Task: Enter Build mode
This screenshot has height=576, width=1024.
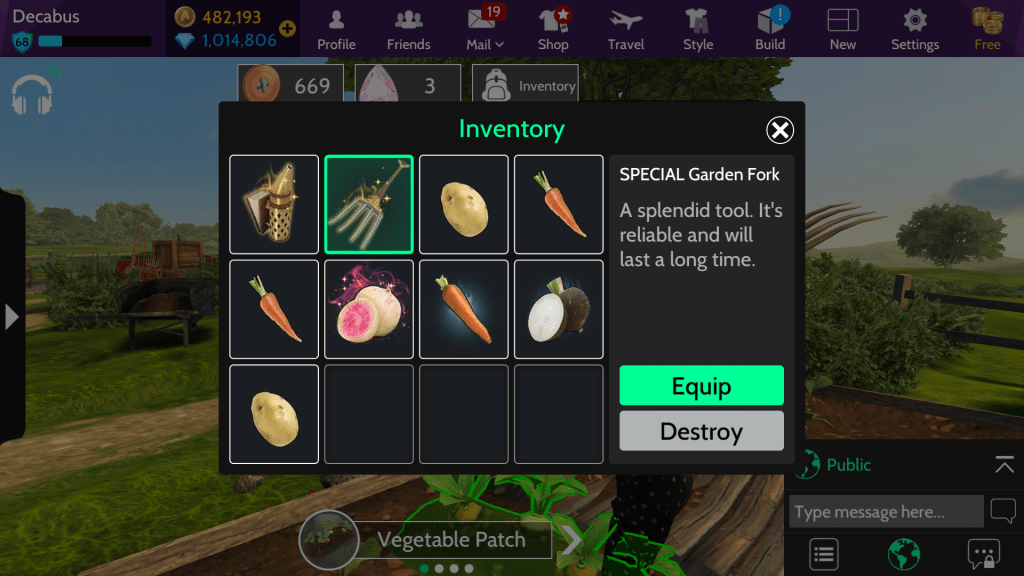Action: (x=770, y=29)
